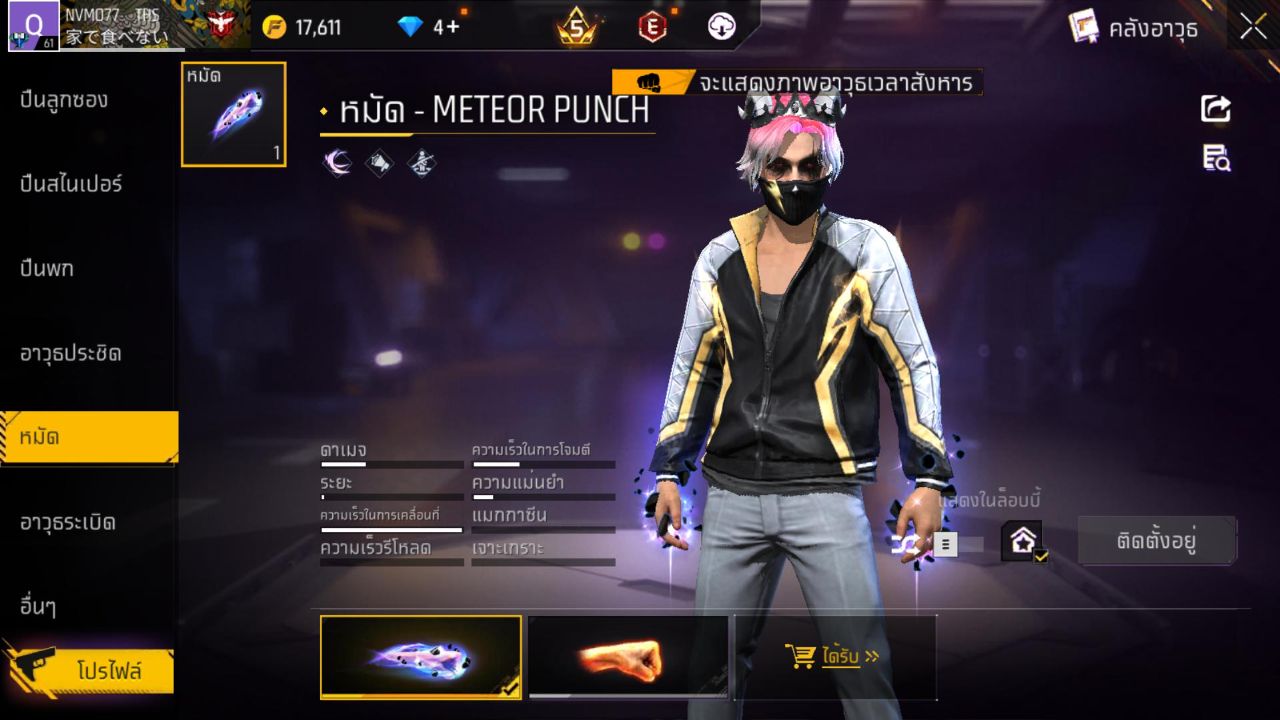This screenshot has width=1280, height=720.
Task: Click the middle diamond-shaped fist attribute icon
Action: pyautogui.click(x=378, y=162)
